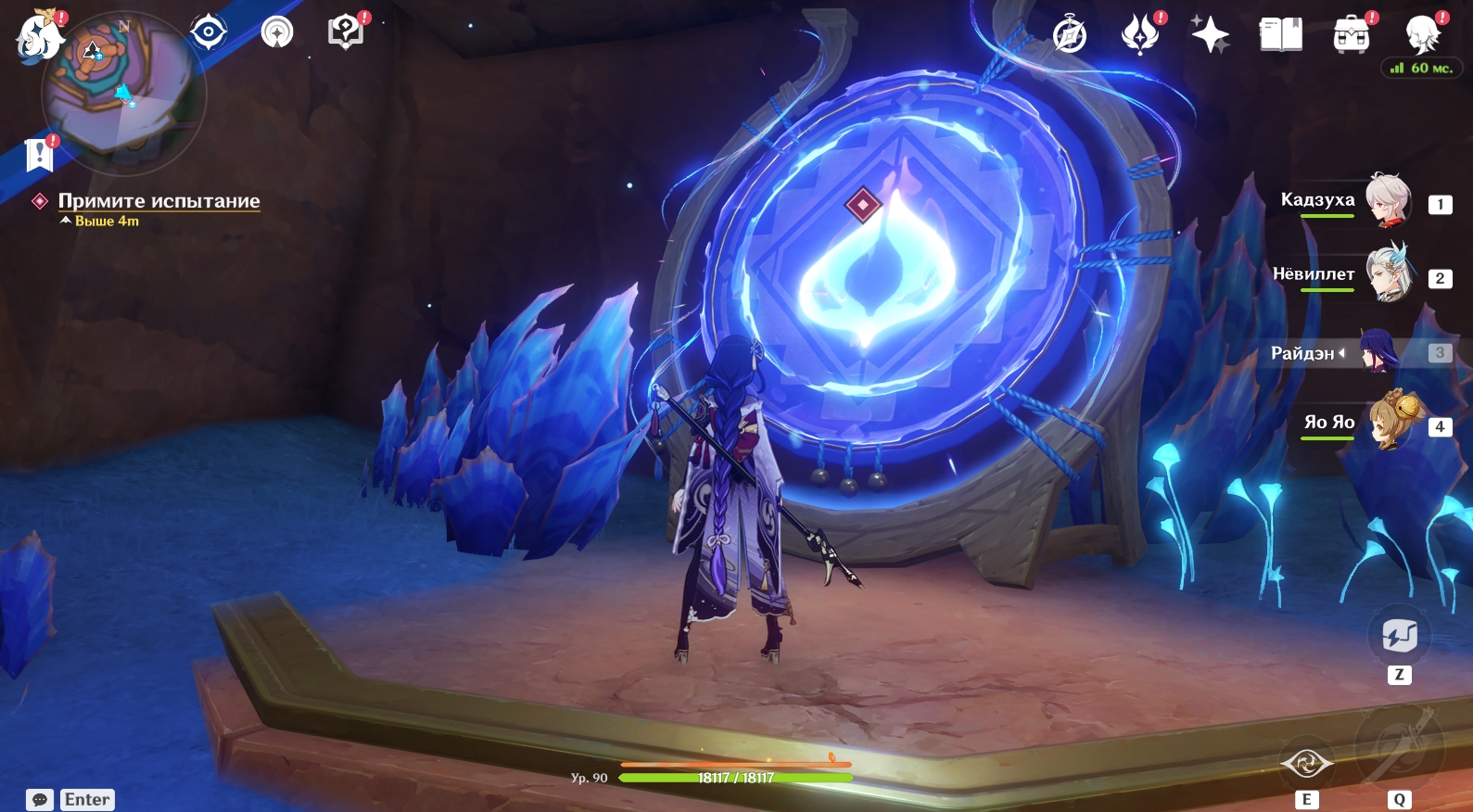The width and height of the screenshot is (1473, 812).
Task: Open the target-shaped icon beside the minimap
Action: coord(209,32)
